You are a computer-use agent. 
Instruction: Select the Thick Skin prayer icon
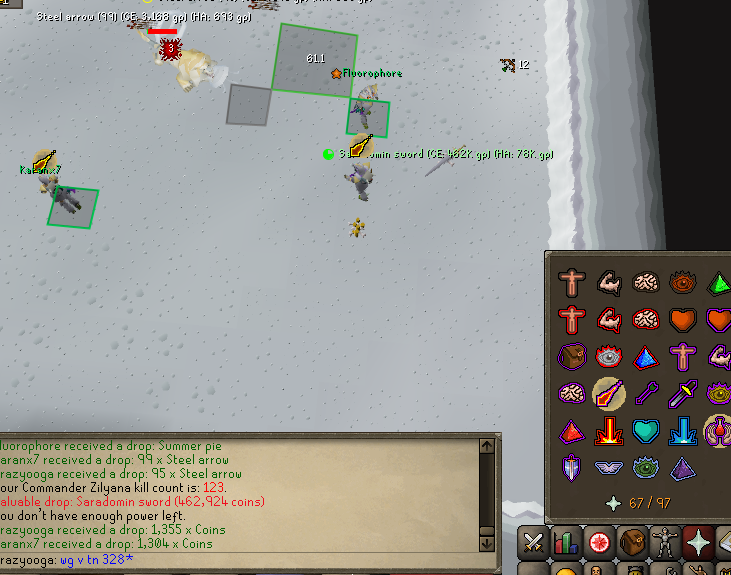pyautogui.click(x=572, y=284)
